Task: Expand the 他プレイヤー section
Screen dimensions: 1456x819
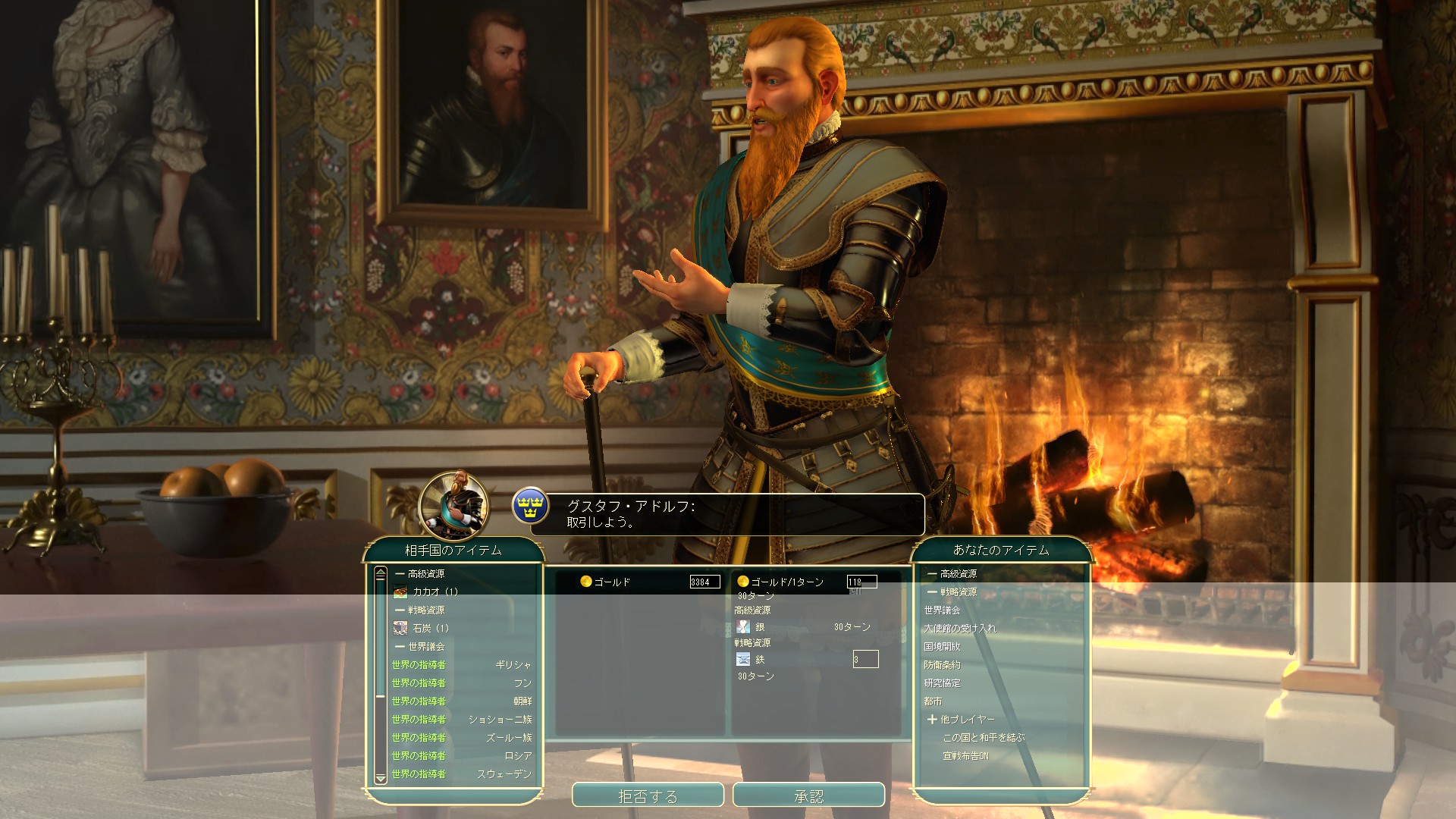Action: (x=961, y=719)
